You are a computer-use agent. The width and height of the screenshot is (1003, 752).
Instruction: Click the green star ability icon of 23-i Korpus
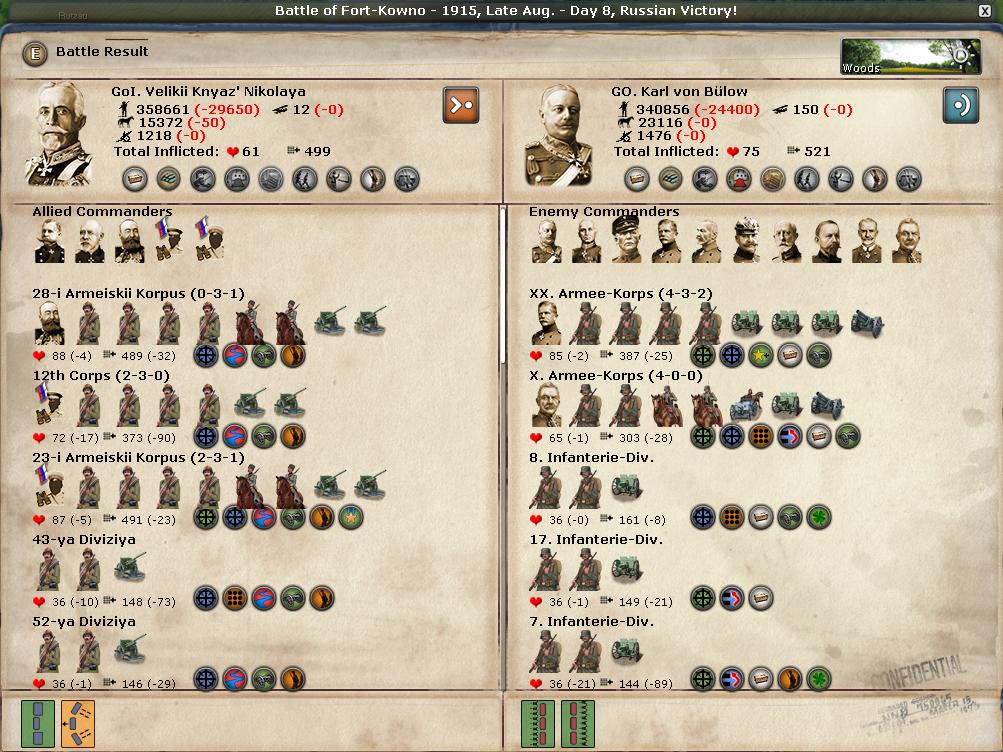click(x=351, y=517)
